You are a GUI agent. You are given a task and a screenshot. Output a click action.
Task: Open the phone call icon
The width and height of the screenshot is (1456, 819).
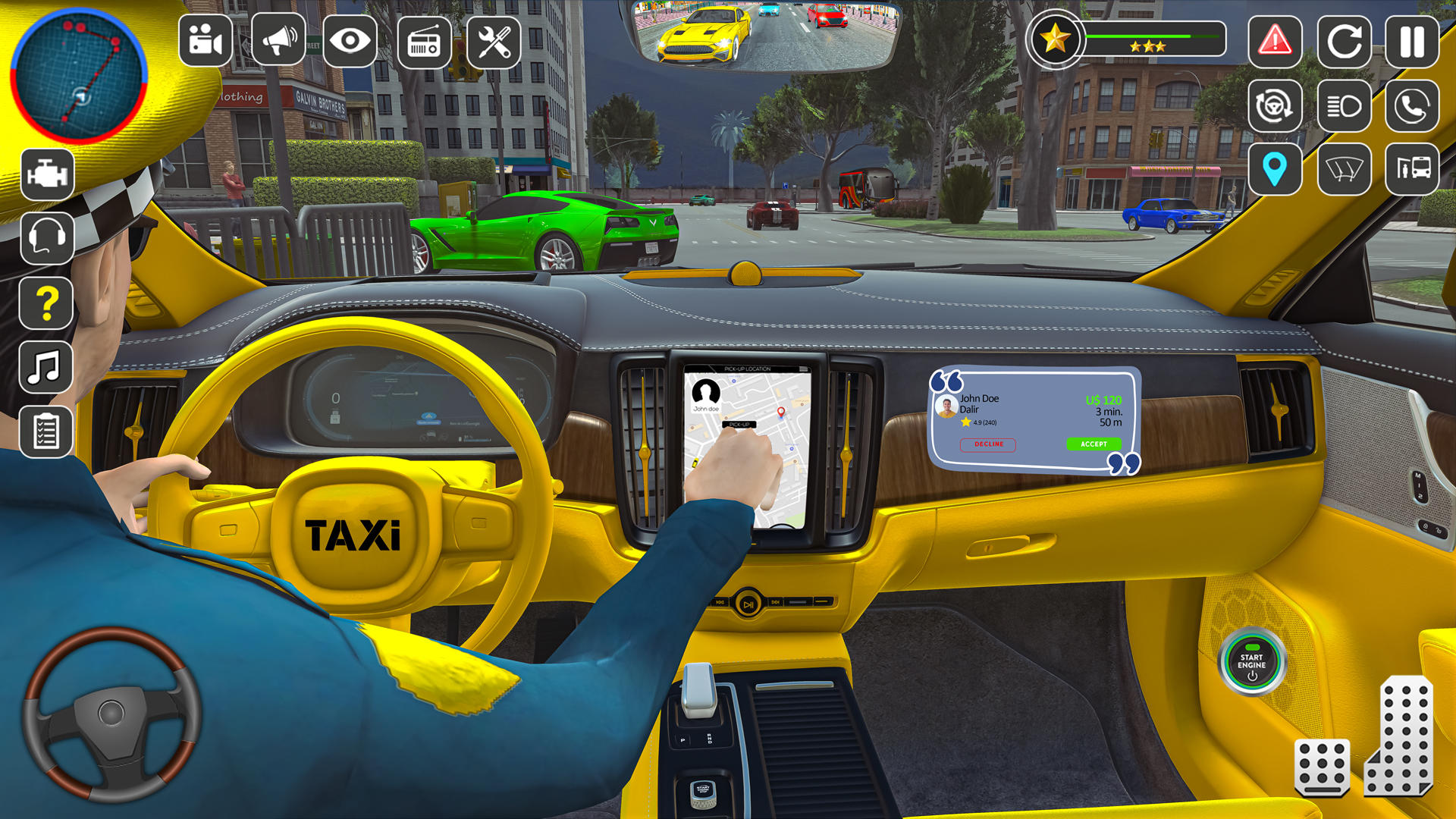pos(1410,106)
